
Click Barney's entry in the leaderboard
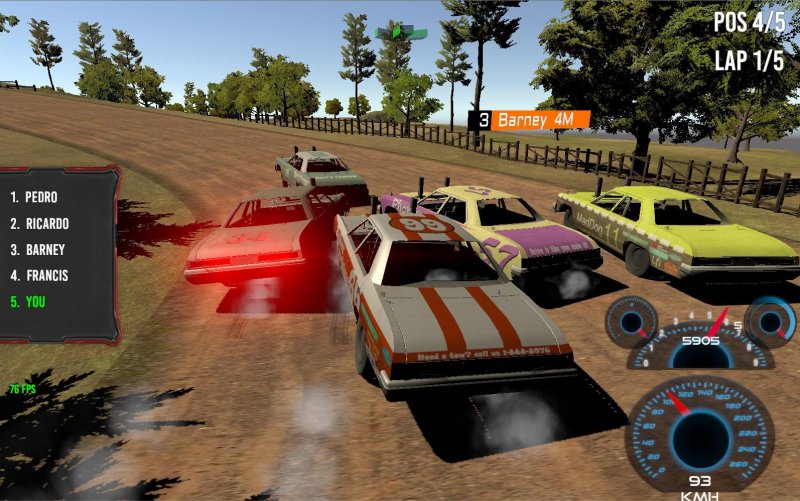pos(38,249)
